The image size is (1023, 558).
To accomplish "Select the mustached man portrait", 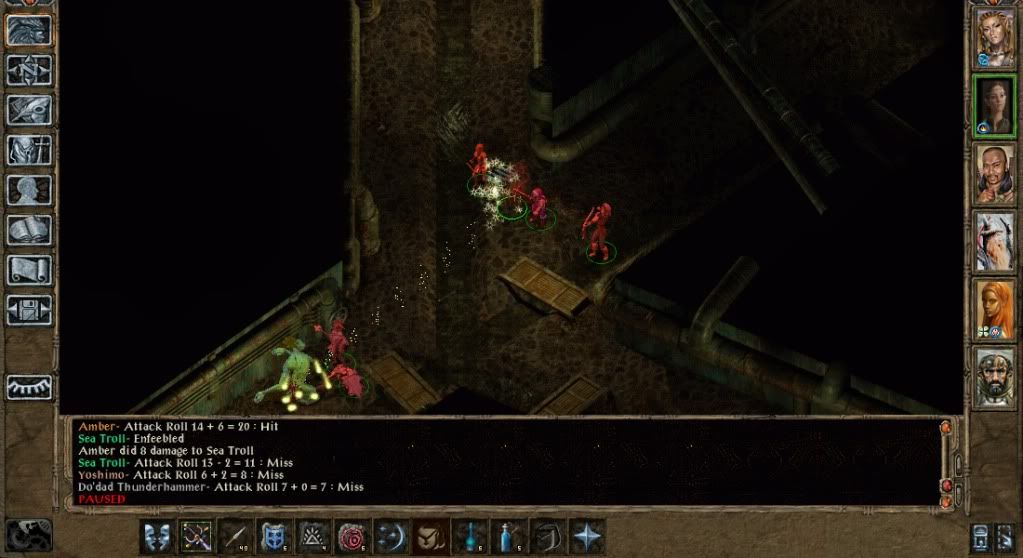I will (x=995, y=173).
